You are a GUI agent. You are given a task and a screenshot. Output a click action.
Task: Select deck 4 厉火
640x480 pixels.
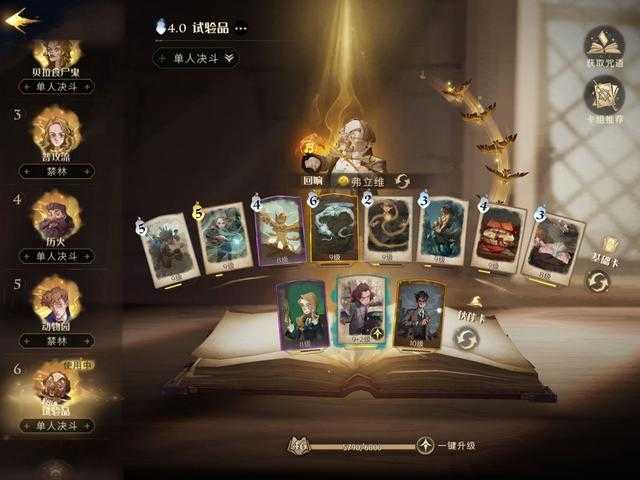point(57,224)
